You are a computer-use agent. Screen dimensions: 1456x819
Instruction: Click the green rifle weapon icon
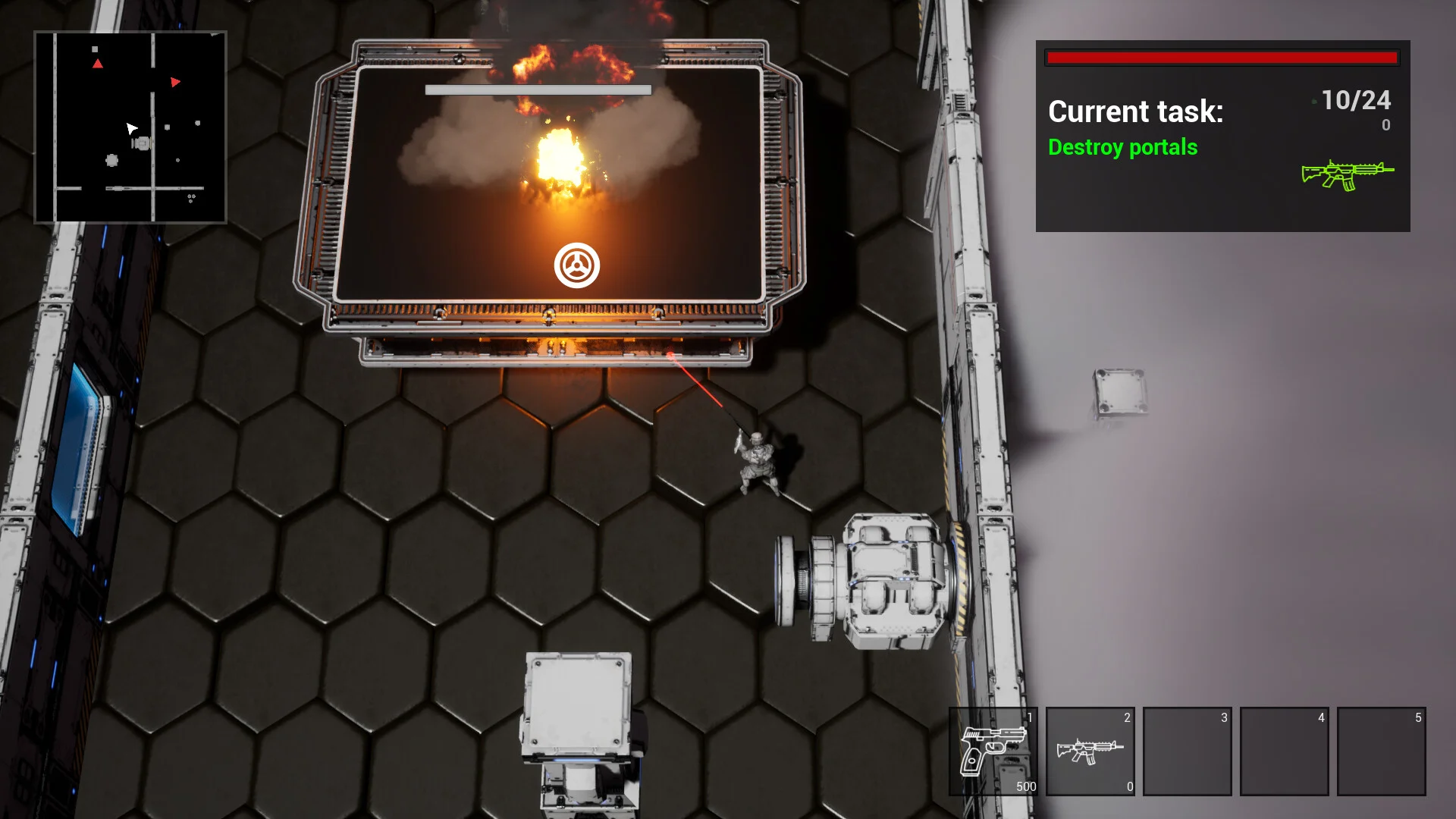point(1347,174)
